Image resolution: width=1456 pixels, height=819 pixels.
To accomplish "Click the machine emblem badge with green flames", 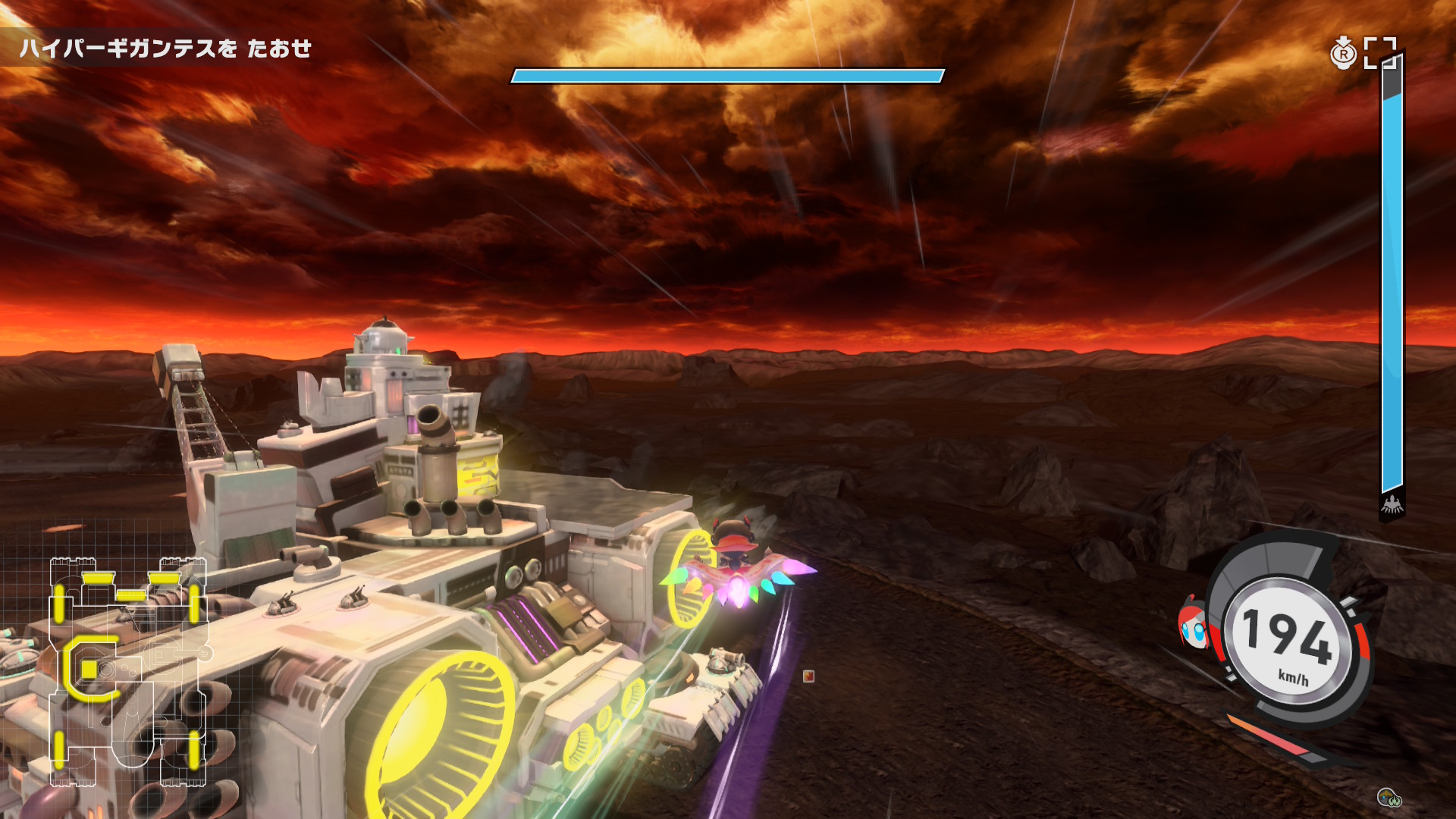I will click(x=1389, y=797).
